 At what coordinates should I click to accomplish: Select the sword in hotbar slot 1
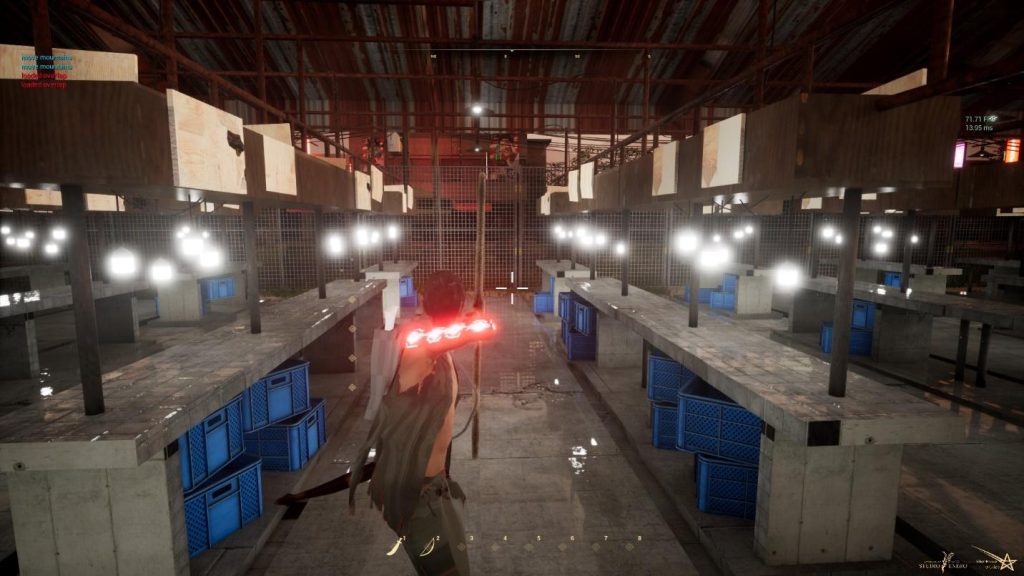point(397,545)
